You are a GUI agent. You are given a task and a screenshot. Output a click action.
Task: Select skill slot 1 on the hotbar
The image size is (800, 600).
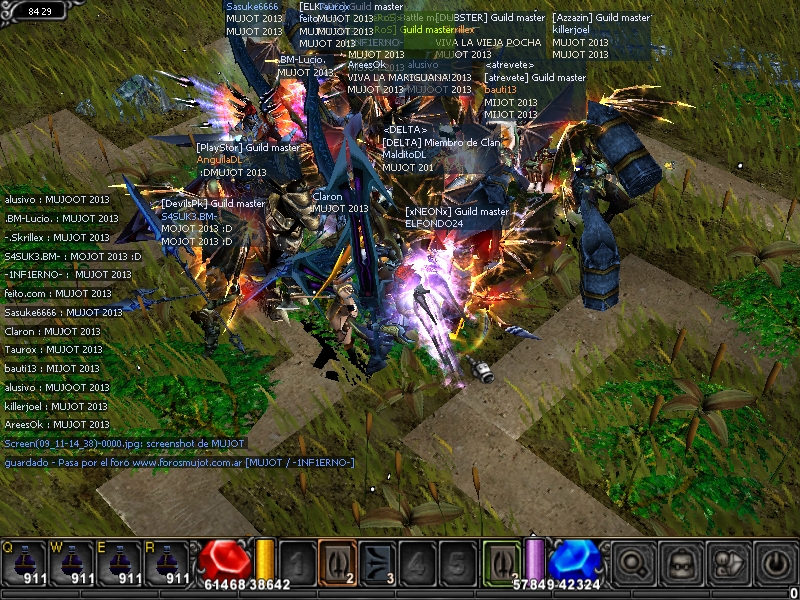(297, 562)
